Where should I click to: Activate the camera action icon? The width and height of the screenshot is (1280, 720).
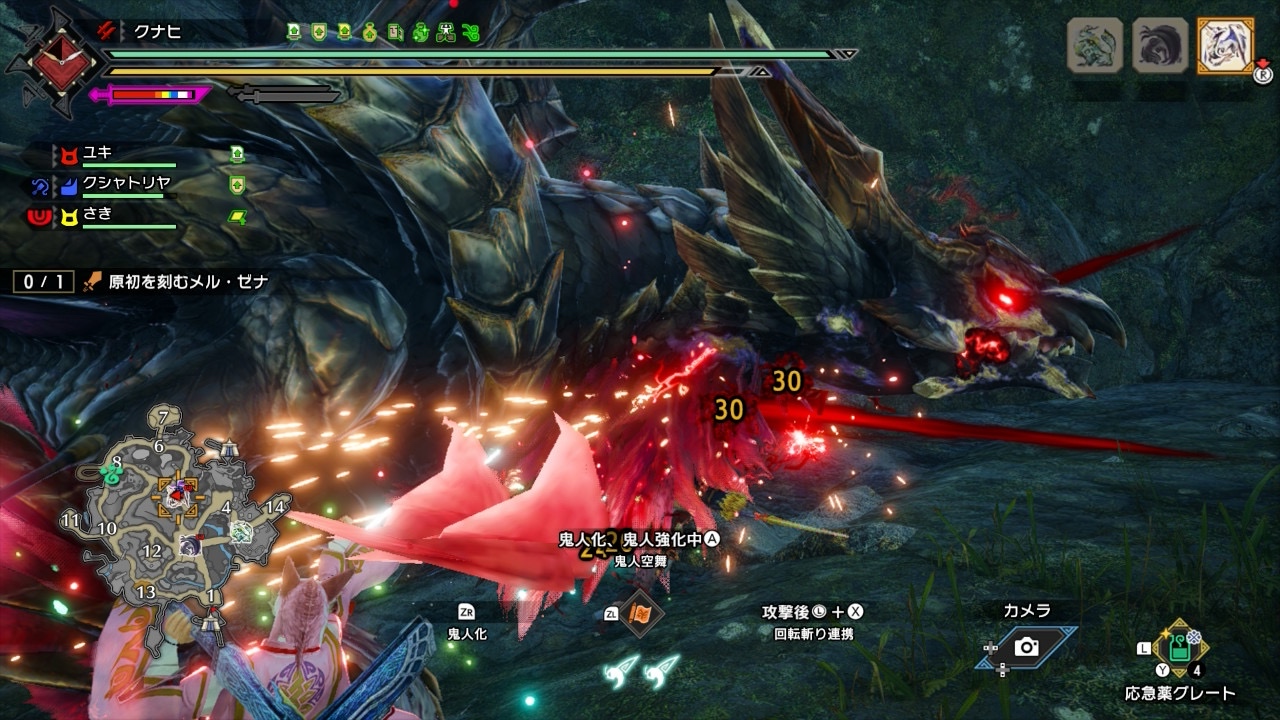(x=1026, y=647)
